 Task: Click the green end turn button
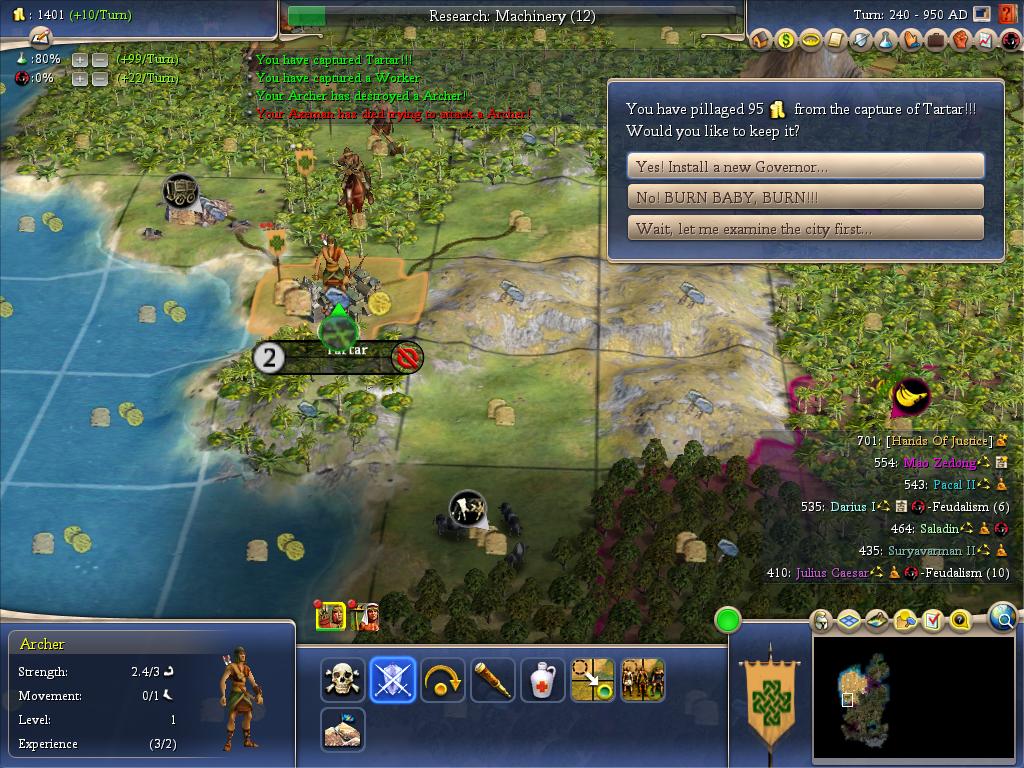tap(727, 620)
